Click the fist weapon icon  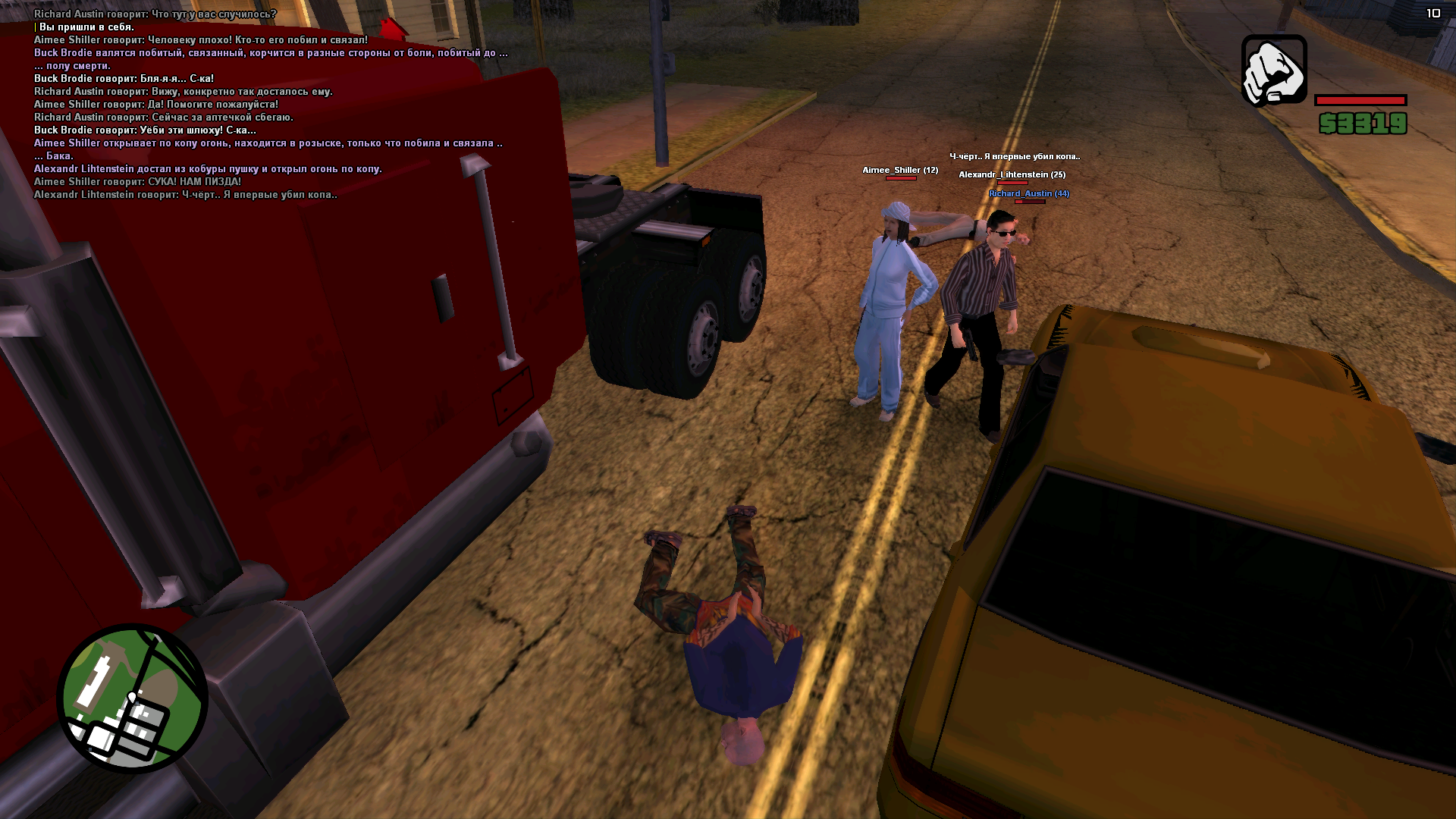click(1274, 71)
